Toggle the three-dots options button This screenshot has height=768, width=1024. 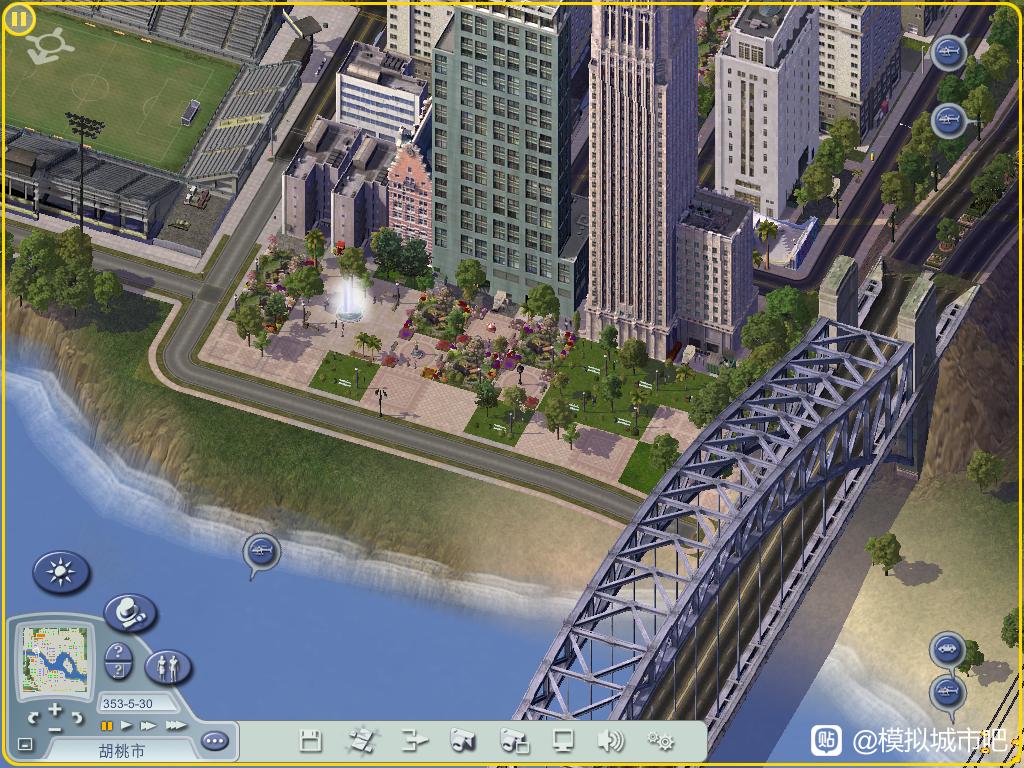(x=214, y=741)
